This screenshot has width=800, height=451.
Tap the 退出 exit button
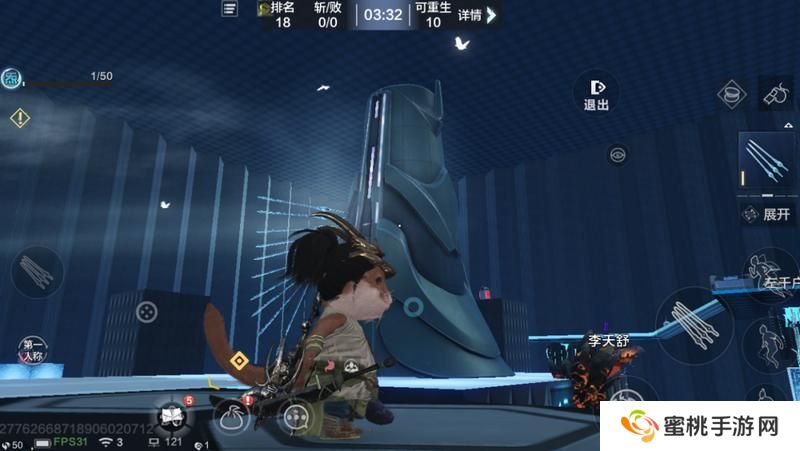[596, 93]
